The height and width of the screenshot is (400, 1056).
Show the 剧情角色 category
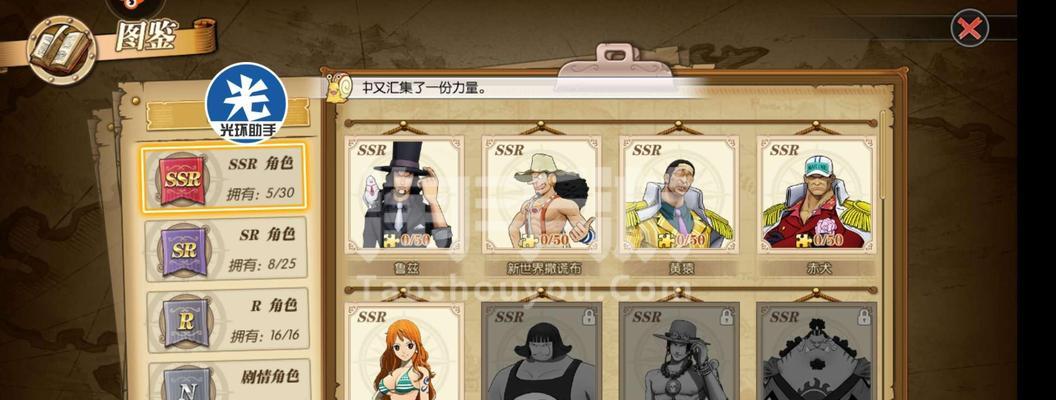pyautogui.click(x=226, y=382)
